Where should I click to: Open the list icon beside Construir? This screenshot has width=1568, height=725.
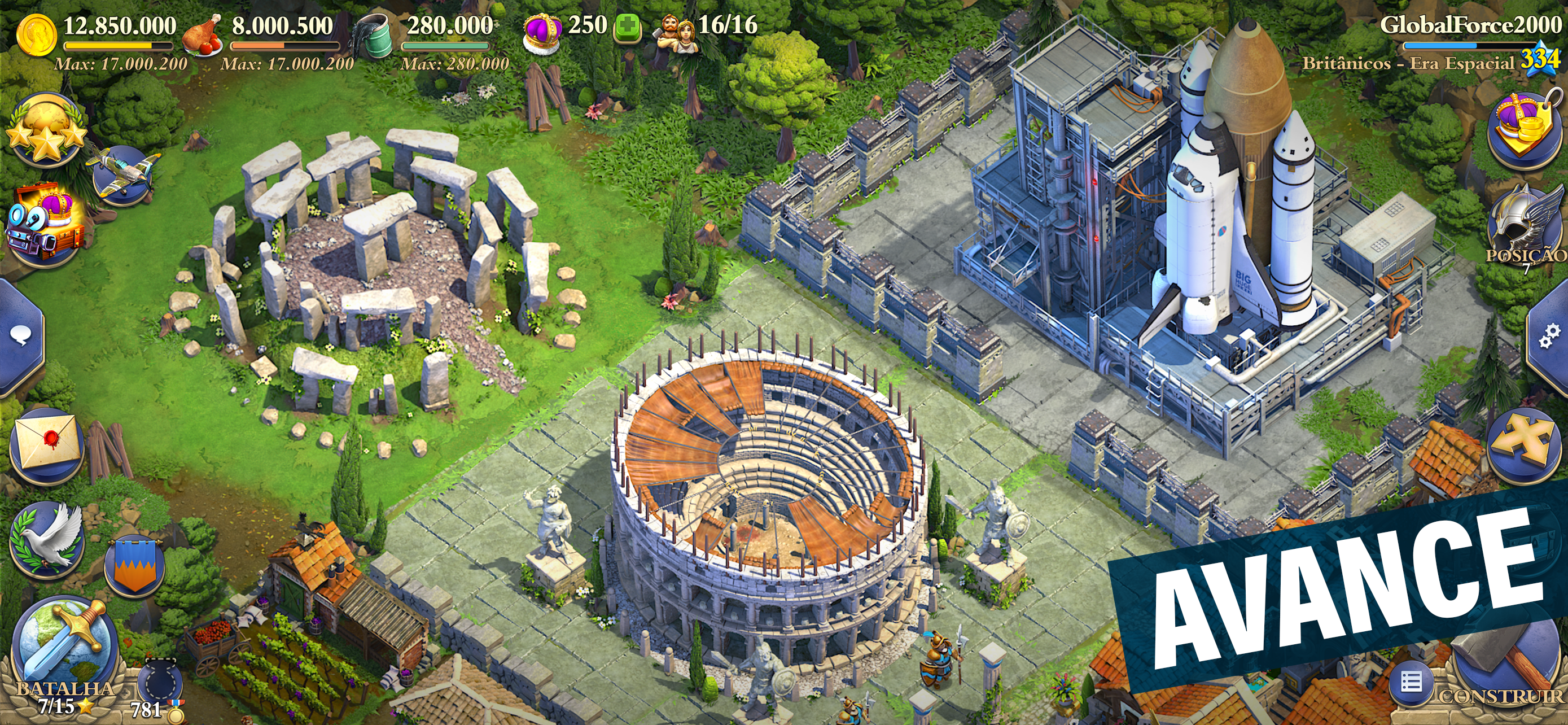pos(1411,683)
